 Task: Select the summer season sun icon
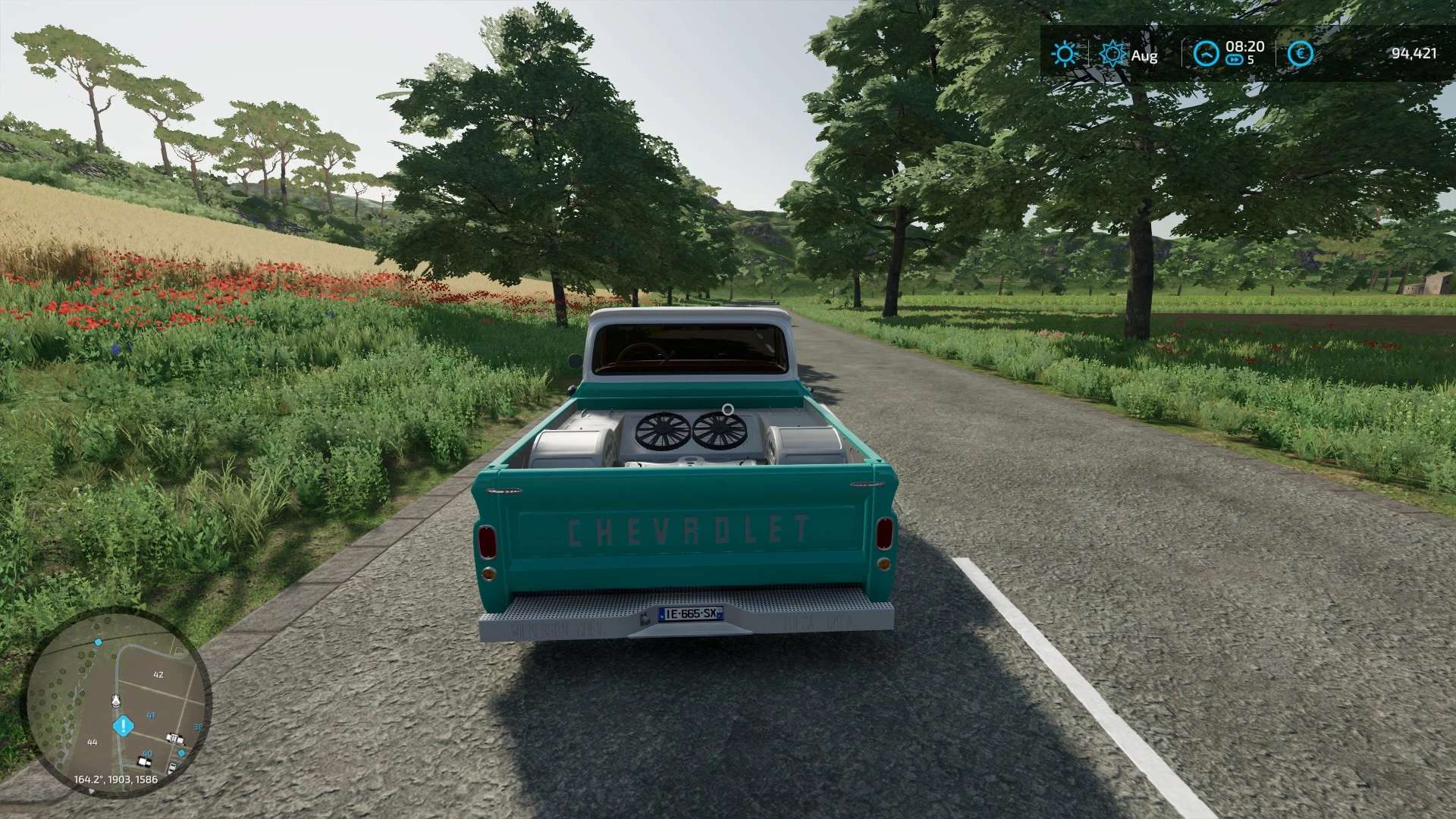(x=1113, y=54)
